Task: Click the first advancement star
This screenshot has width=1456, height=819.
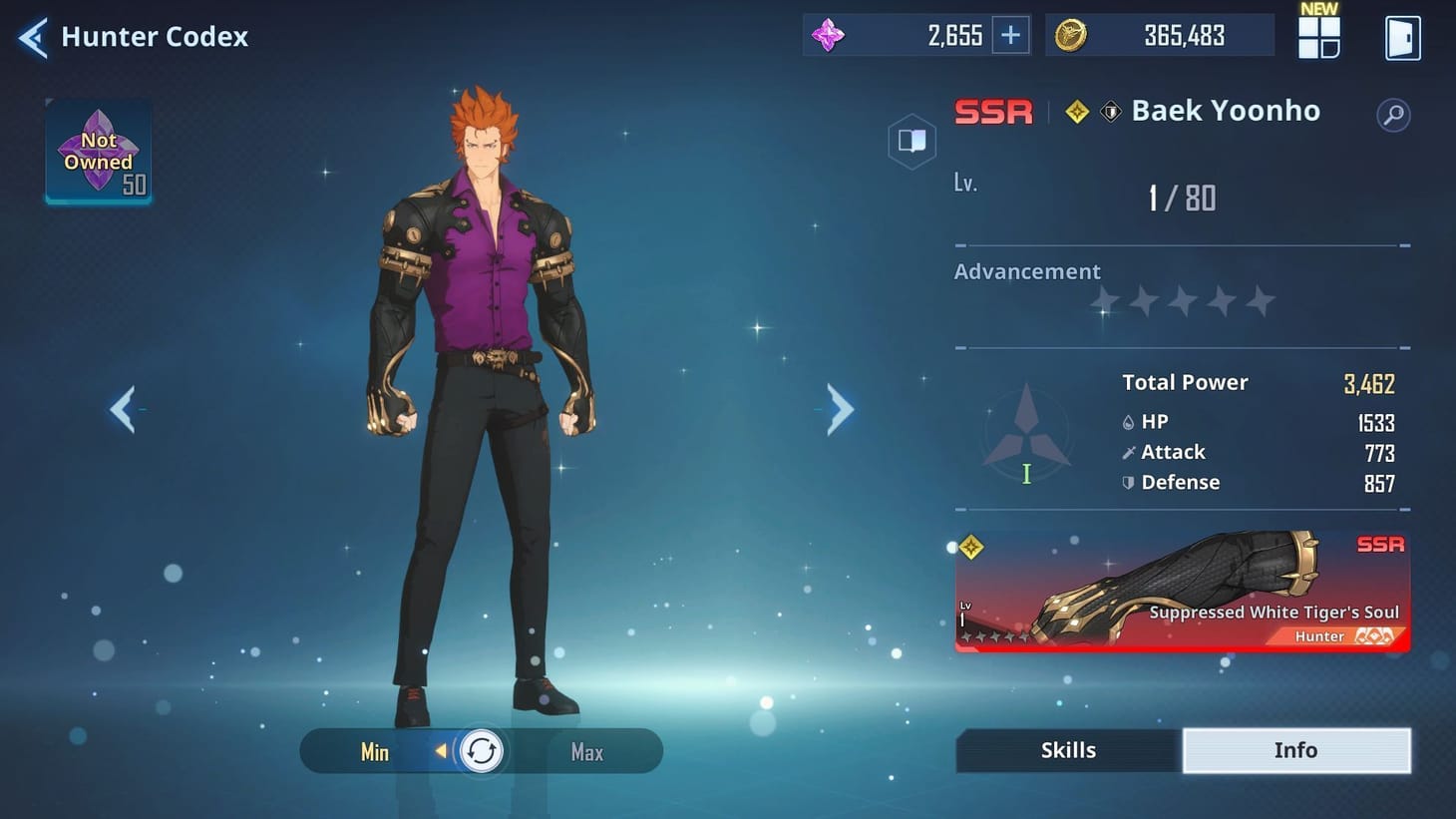Action: (x=1104, y=300)
